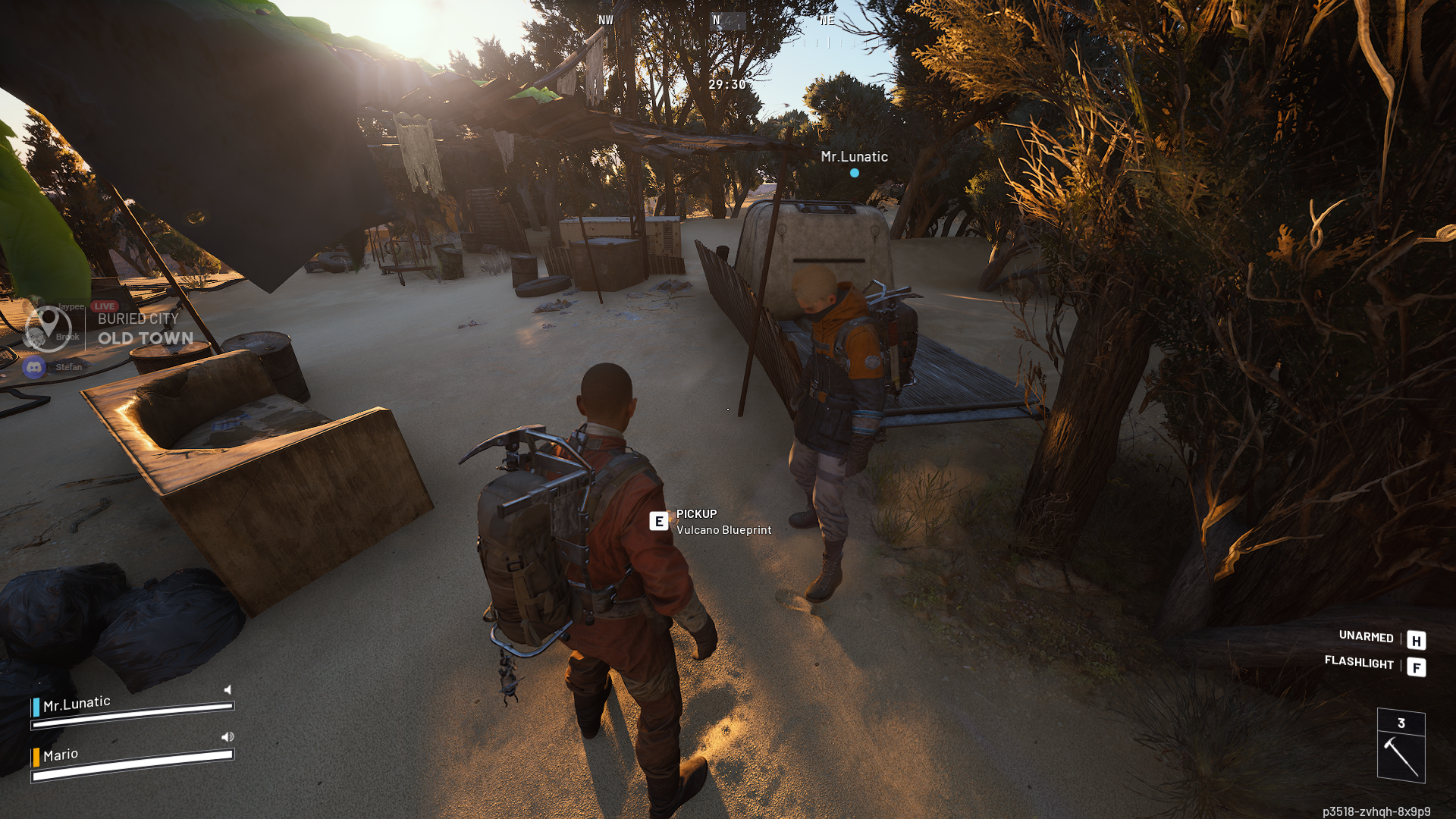Select Mario in the squad list

pyautogui.click(x=61, y=755)
